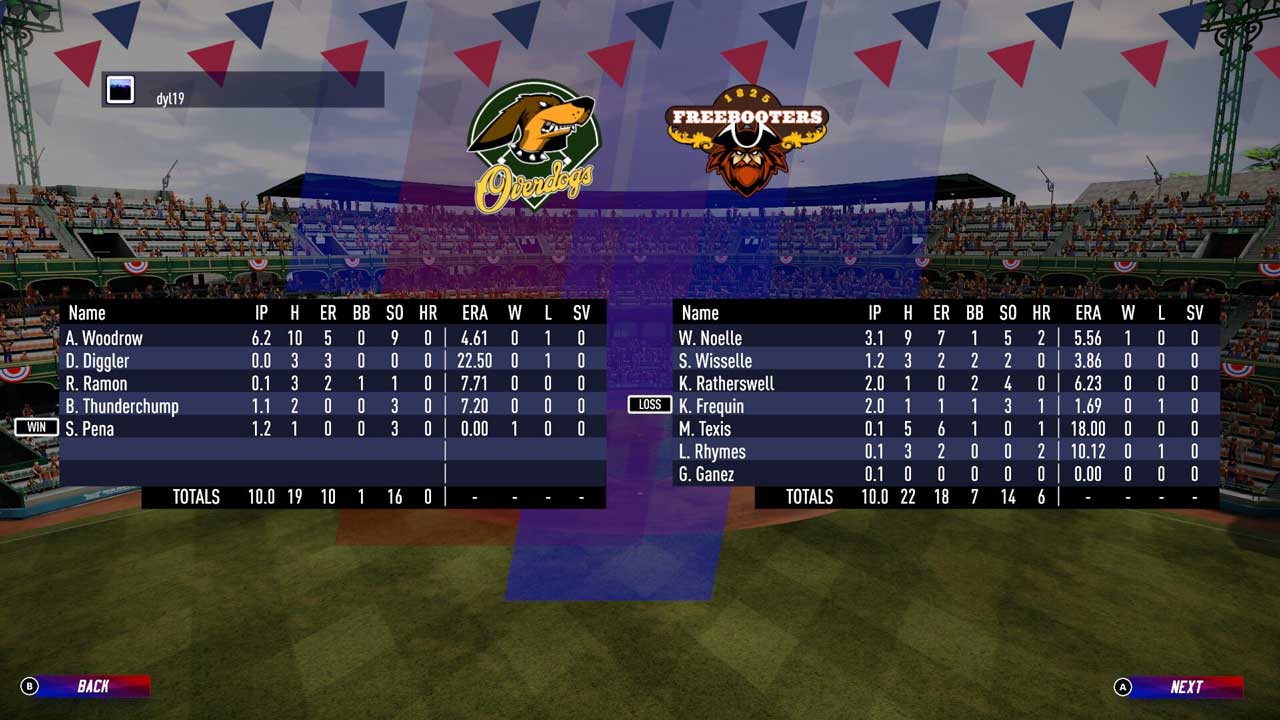Select losing pitcher K. Frequin's row
The image size is (1280, 720).
click(x=945, y=406)
